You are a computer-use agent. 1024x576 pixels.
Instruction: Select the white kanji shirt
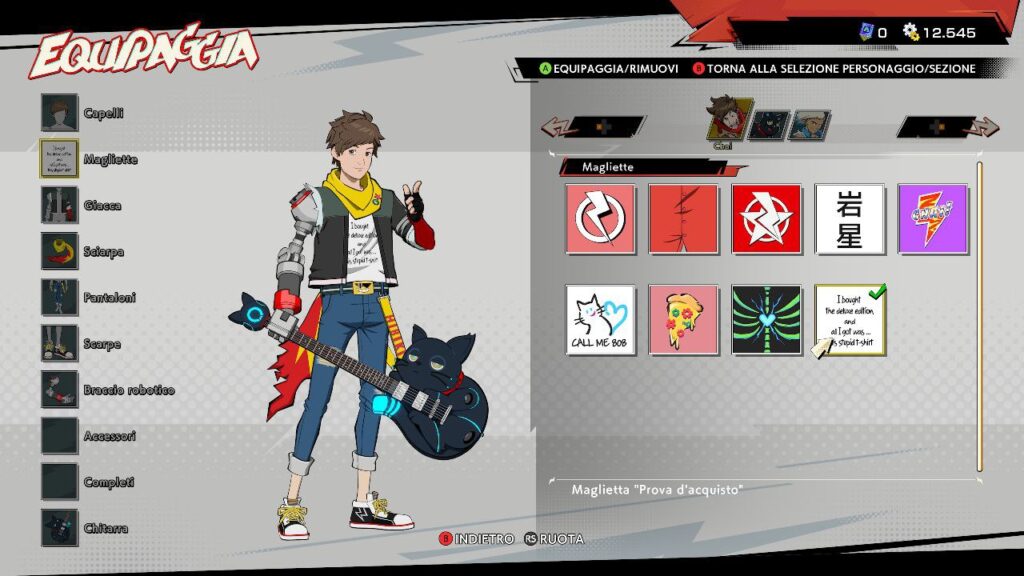(x=849, y=219)
